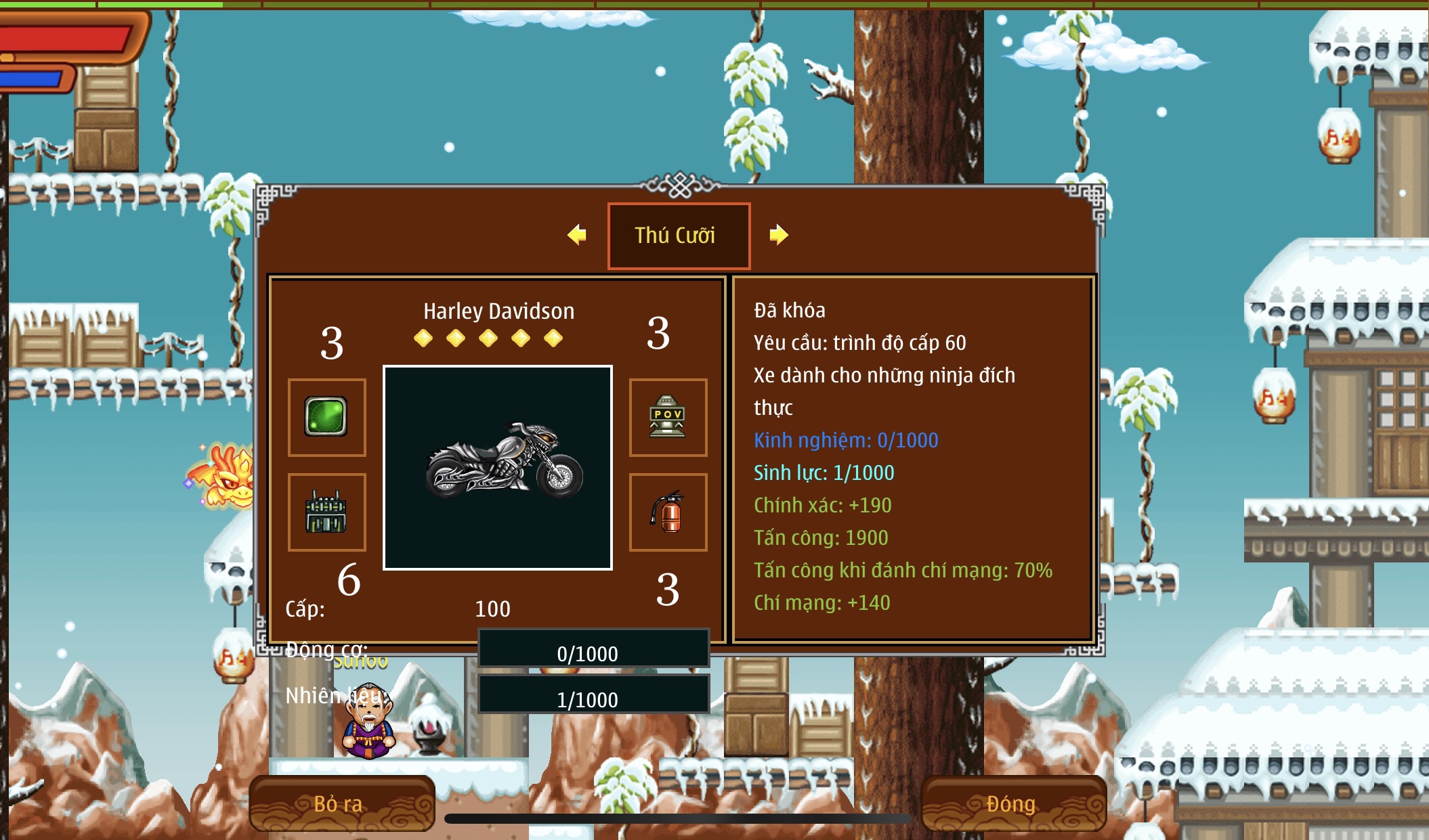The width and height of the screenshot is (1429, 840).
Task: Select the green radar screen slot
Action: (326, 417)
